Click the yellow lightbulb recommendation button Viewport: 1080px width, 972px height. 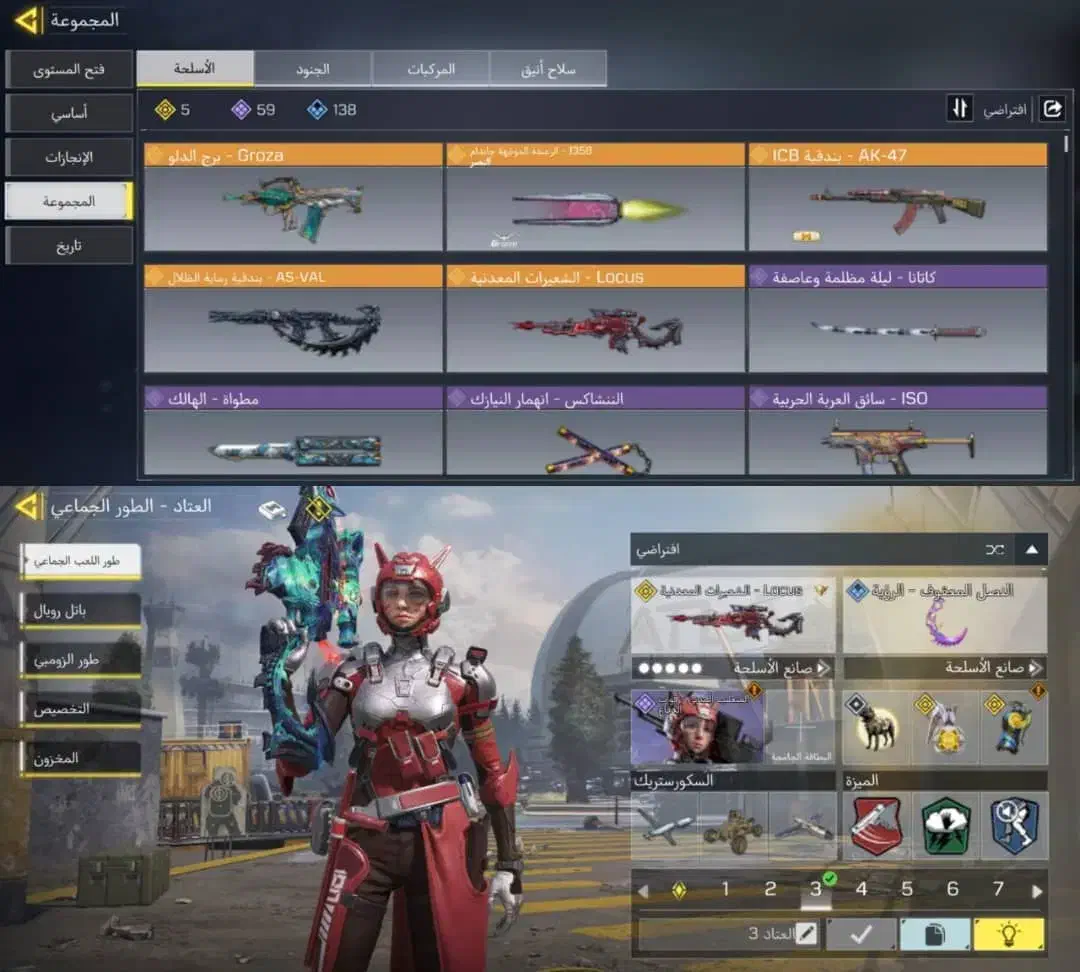click(x=1009, y=934)
